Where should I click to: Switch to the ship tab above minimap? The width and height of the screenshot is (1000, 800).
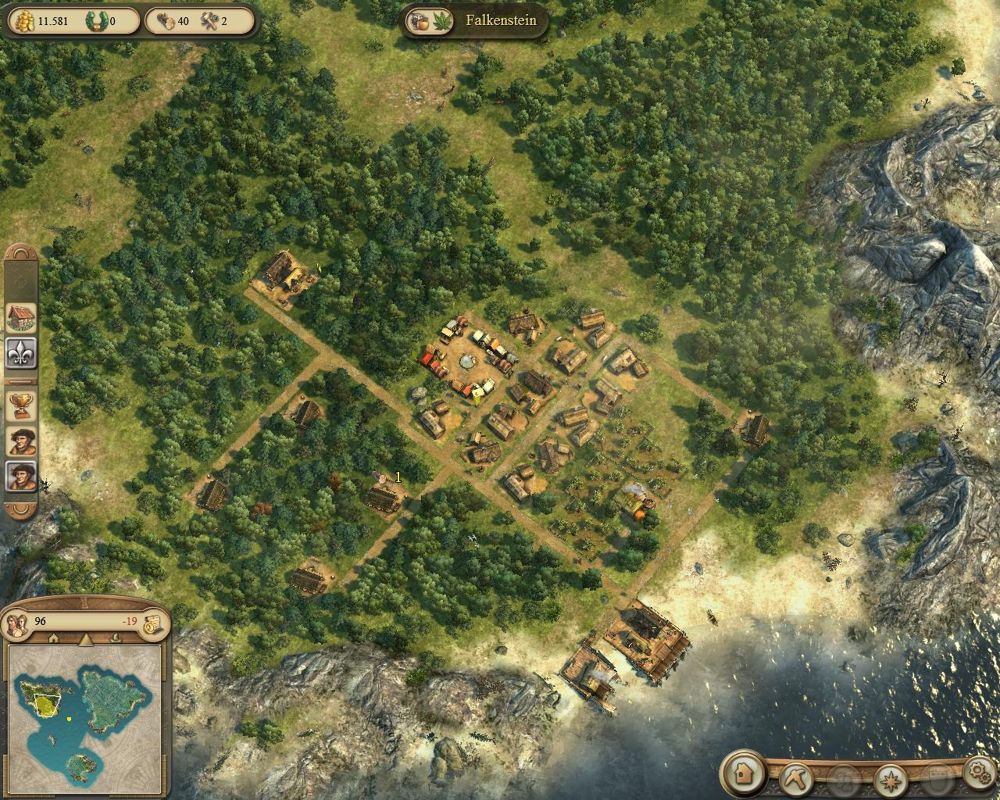[117, 639]
